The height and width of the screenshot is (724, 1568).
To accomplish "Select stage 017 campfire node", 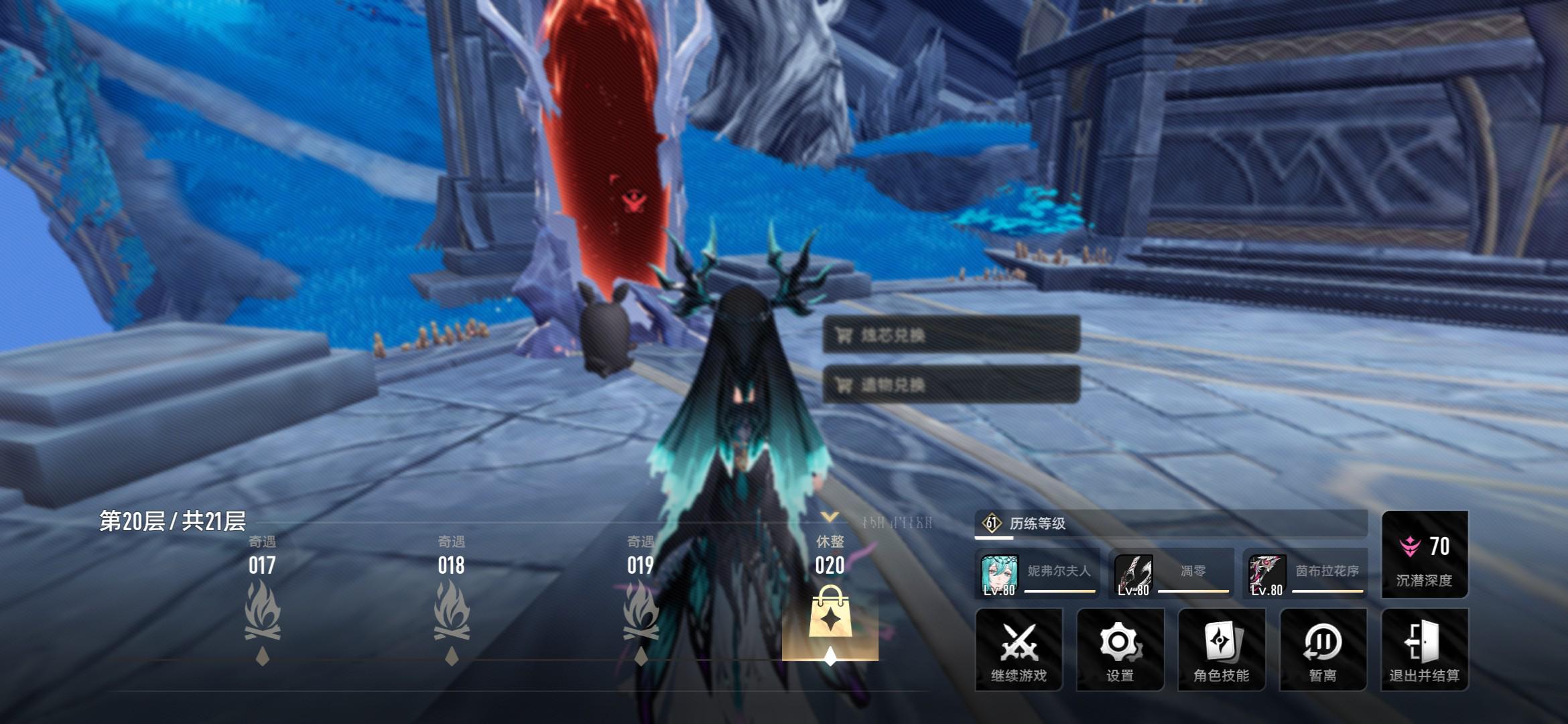I will [x=262, y=612].
